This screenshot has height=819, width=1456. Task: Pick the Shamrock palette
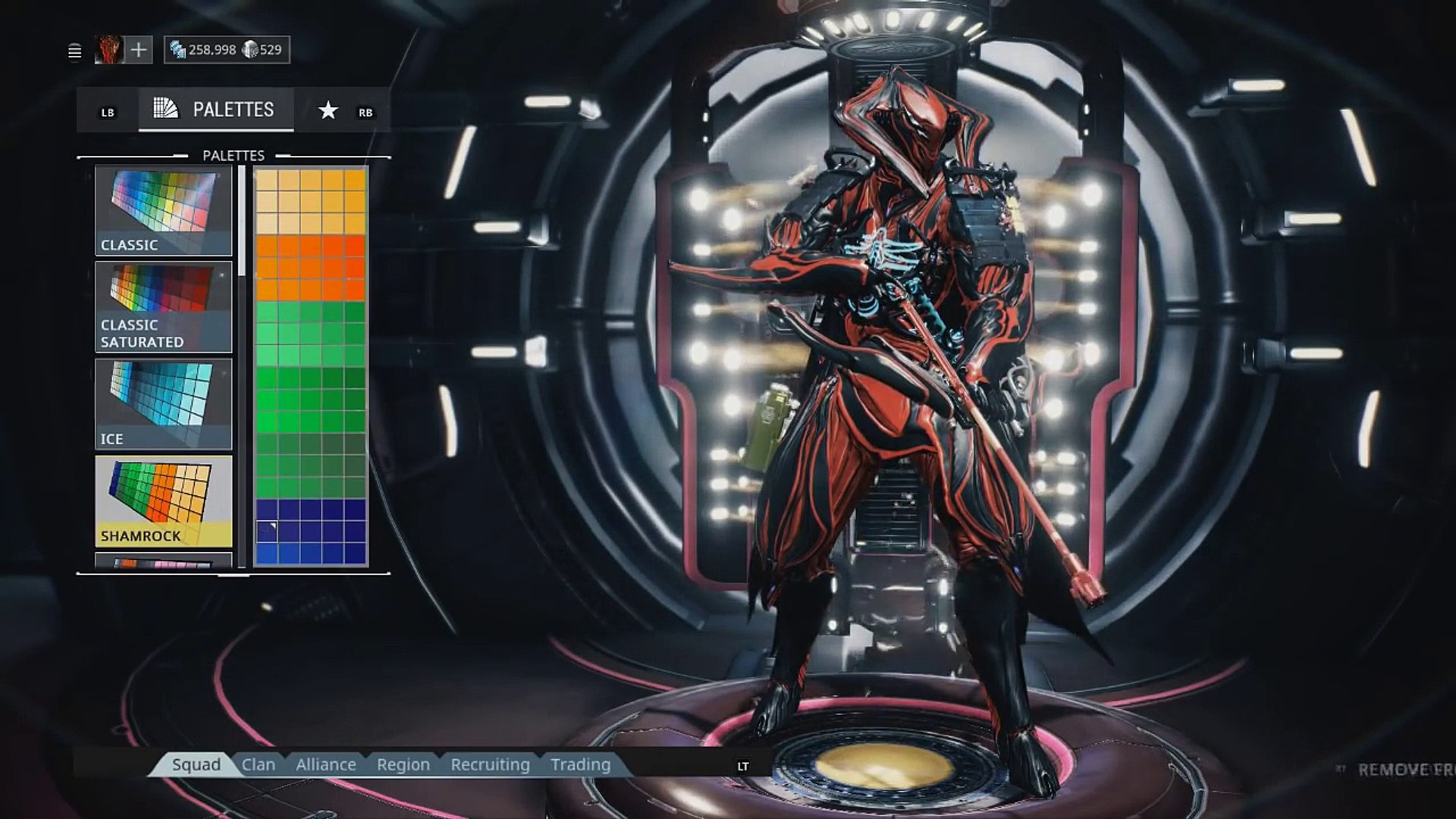tap(164, 501)
